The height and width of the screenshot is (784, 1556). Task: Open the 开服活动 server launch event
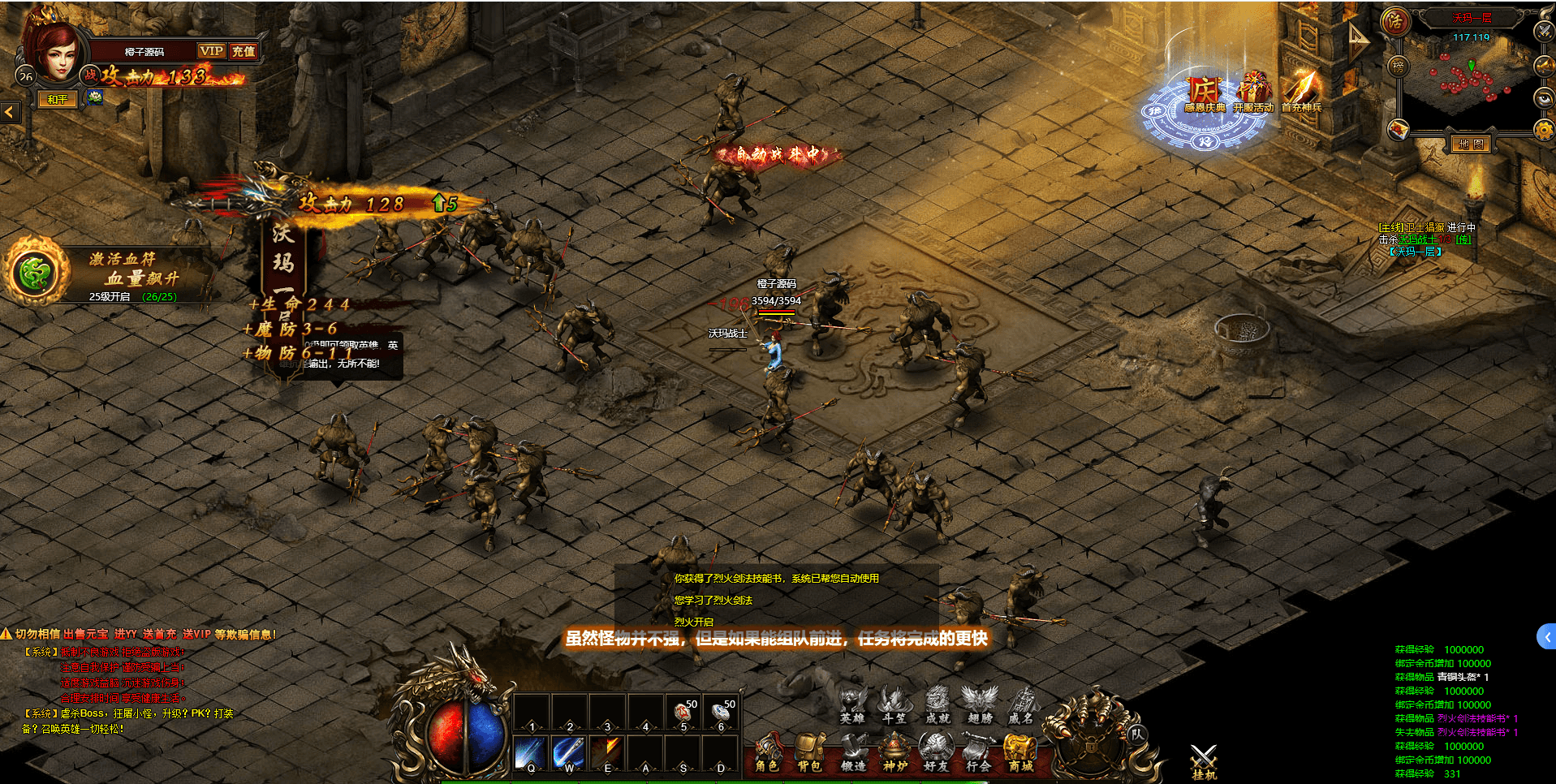(1253, 92)
